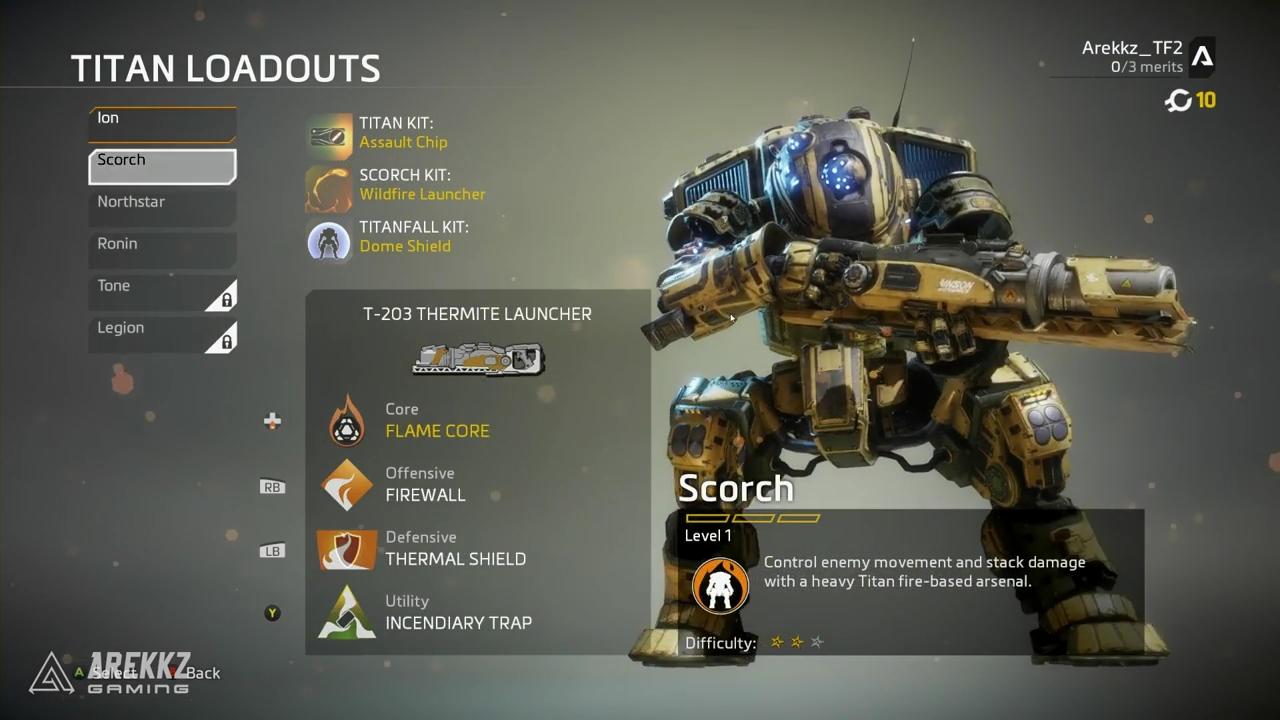Click the Back option at bottom left

click(204, 673)
